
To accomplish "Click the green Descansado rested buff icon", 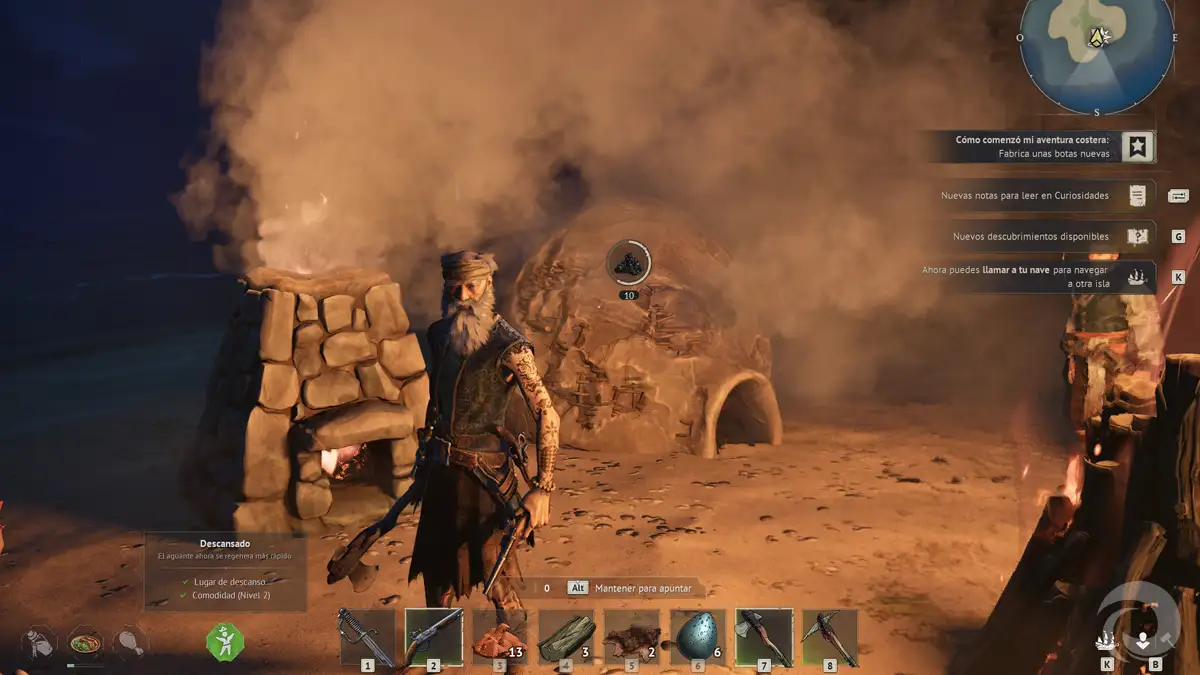I will (225, 640).
